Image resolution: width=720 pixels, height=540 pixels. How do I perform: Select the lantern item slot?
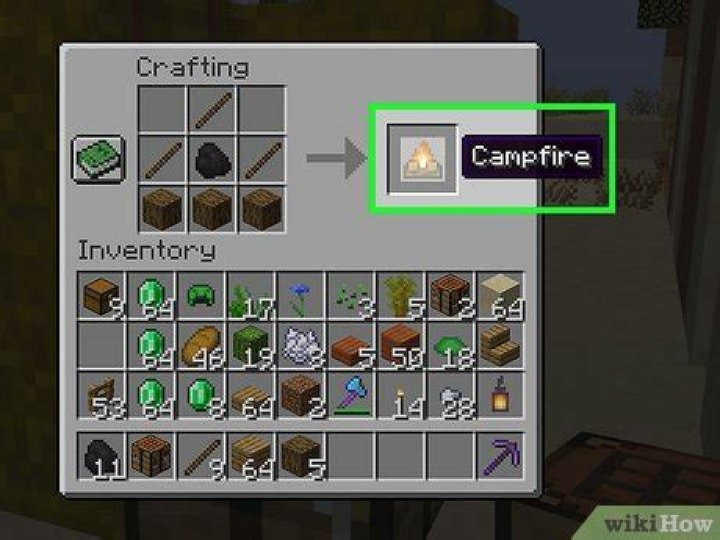tap(500, 393)
